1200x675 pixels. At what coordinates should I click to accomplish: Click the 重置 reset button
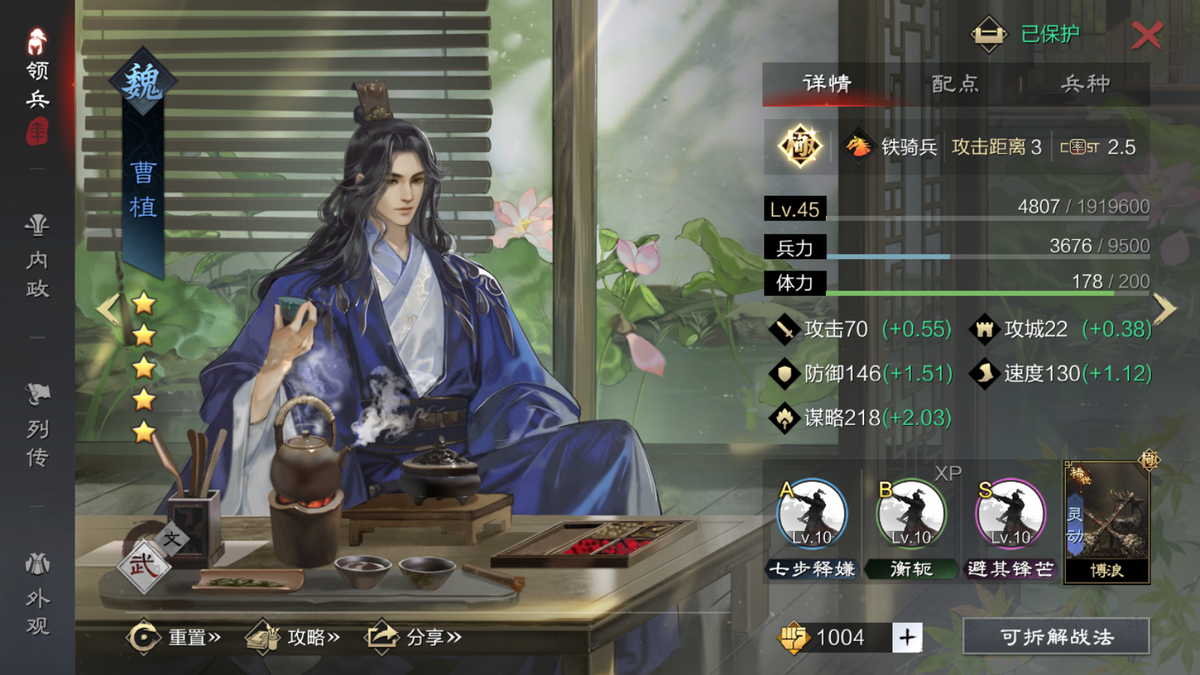point(174,637)
